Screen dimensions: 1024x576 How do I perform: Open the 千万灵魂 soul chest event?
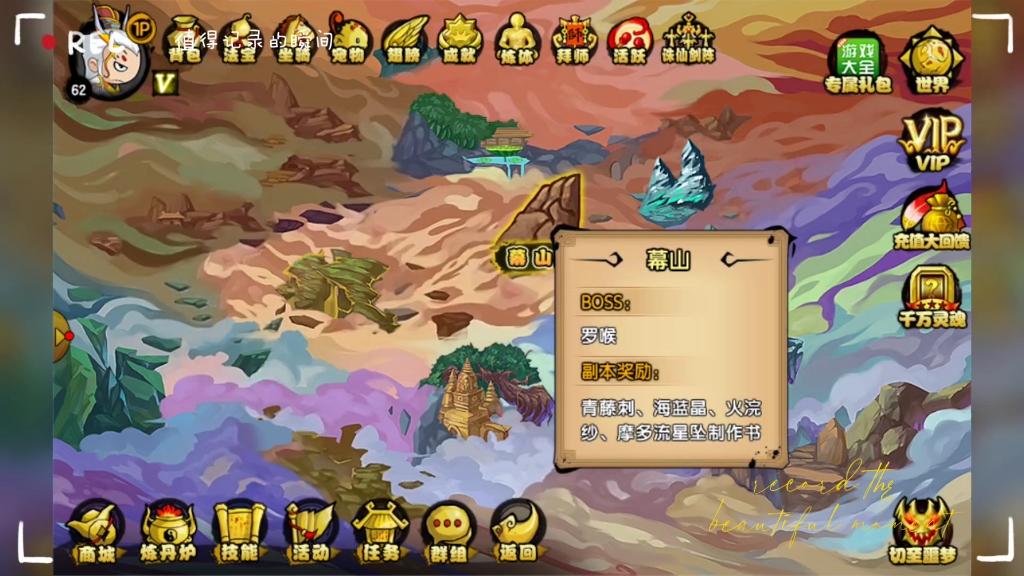[x=931, y=298]
